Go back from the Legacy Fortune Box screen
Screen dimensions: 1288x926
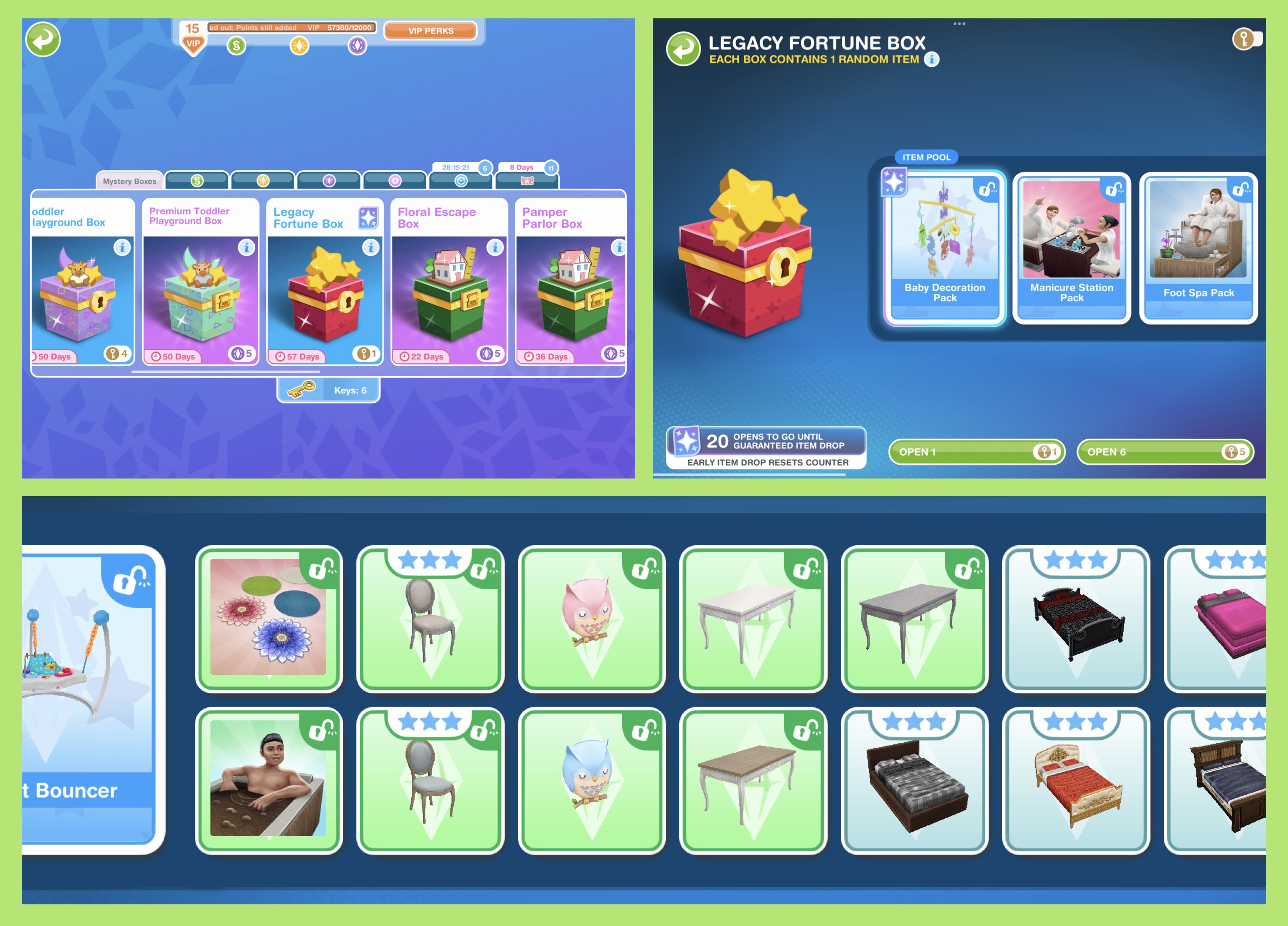(683, 49)
